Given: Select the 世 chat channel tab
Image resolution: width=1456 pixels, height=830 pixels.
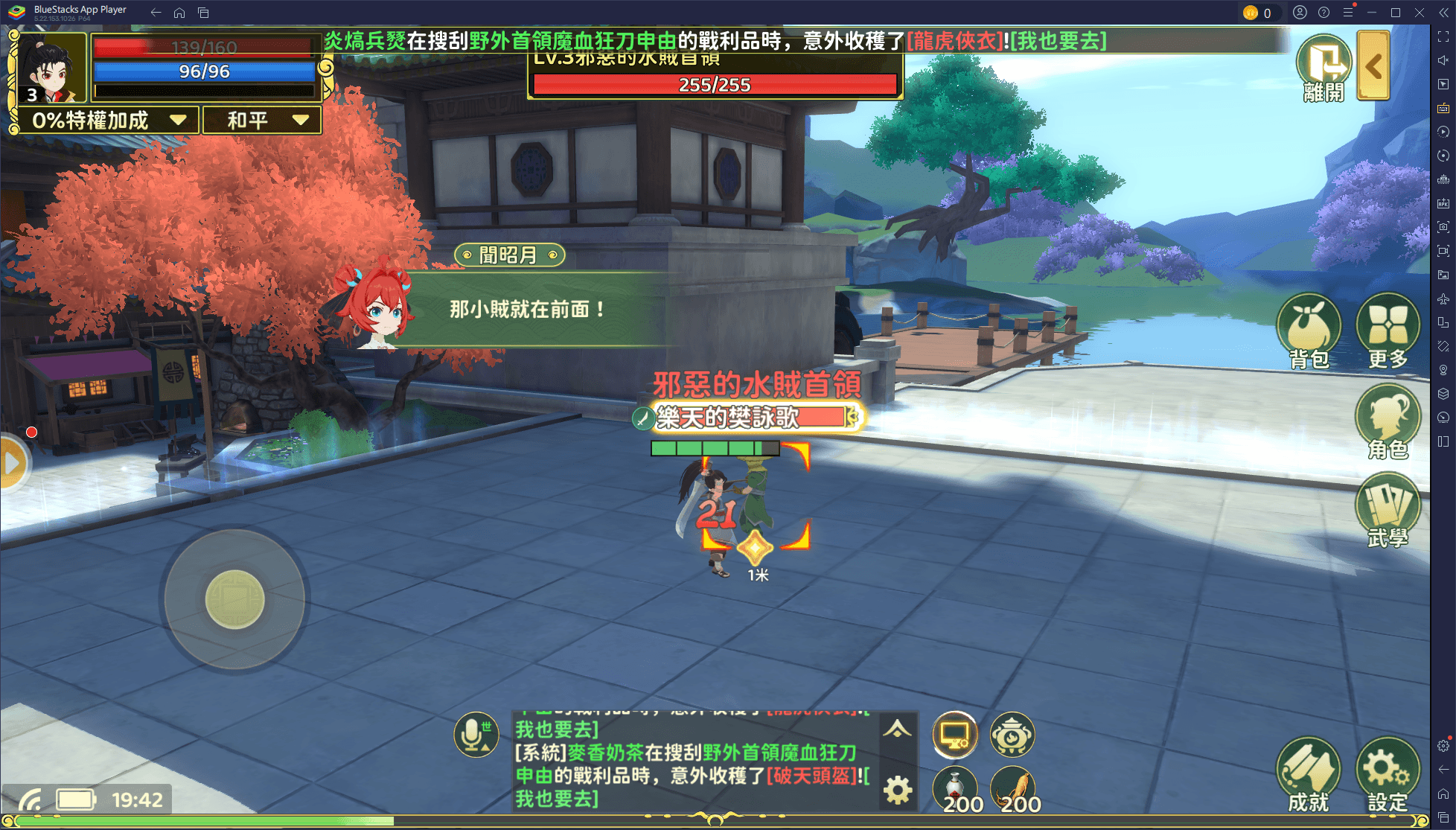Looking at the screenshot, I should click(x=486, y=725).
